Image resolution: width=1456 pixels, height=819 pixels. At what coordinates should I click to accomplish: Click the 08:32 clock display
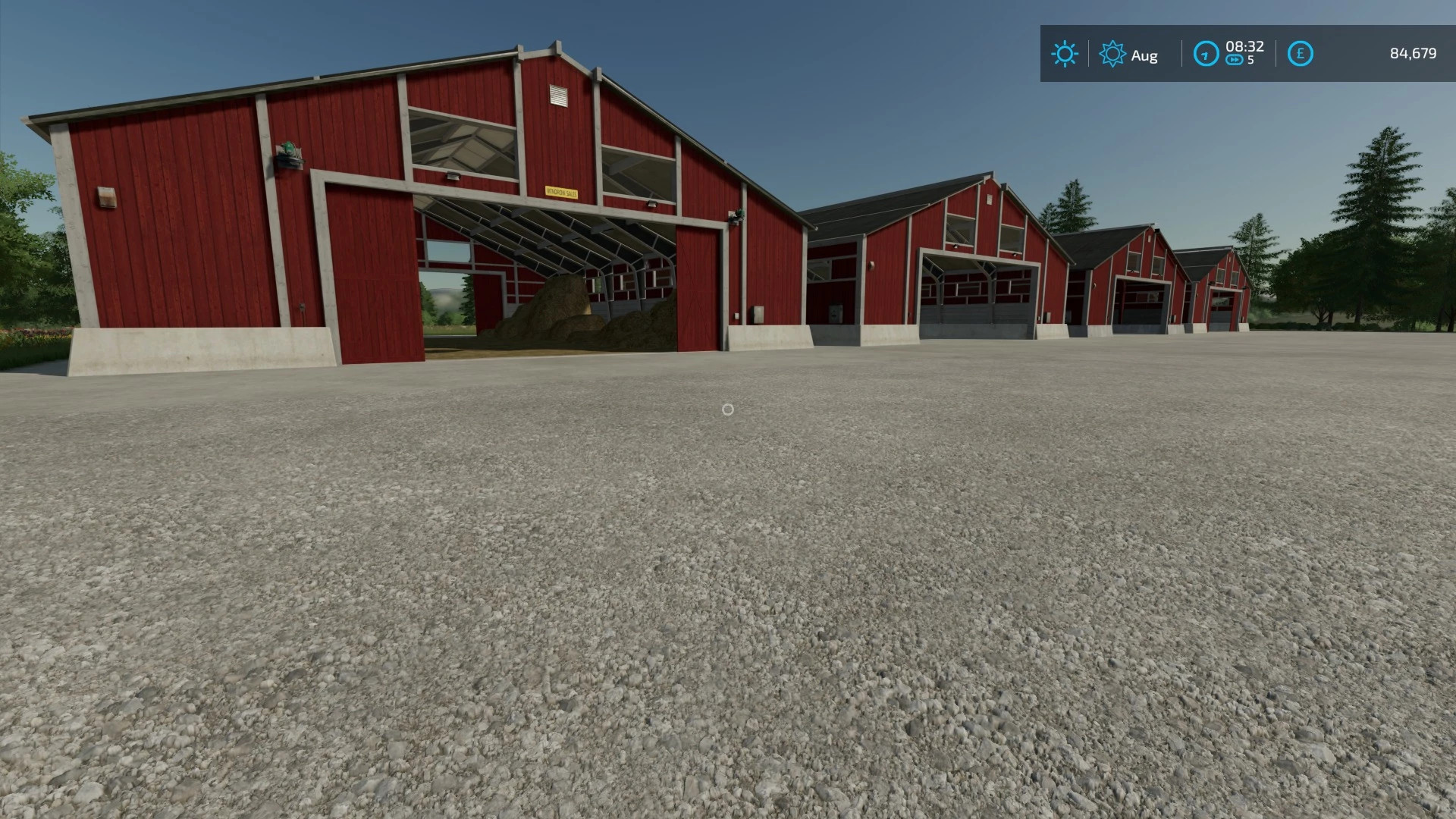tap(1246, 45)
